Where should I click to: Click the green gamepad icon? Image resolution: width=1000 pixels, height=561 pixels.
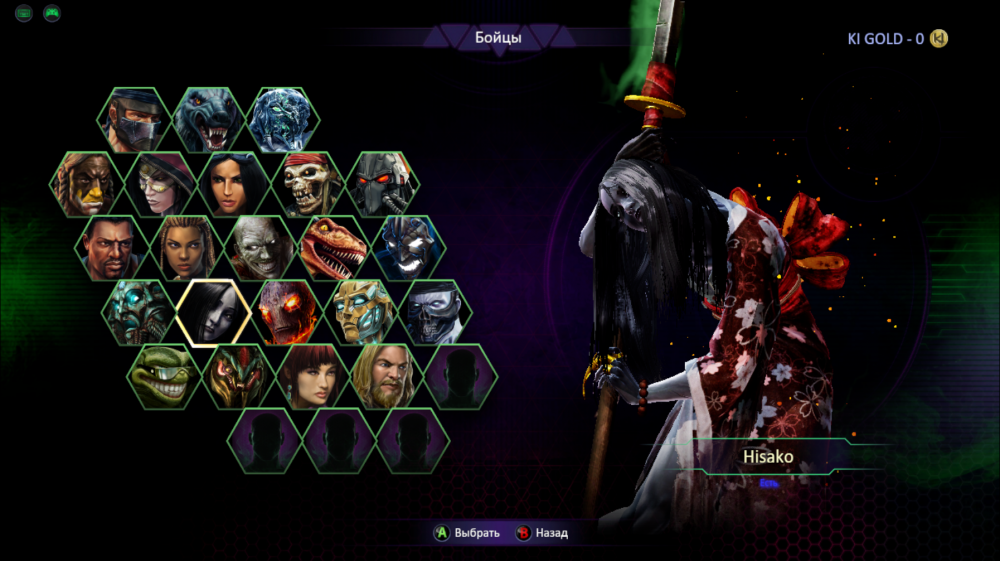tap(51, 14)
